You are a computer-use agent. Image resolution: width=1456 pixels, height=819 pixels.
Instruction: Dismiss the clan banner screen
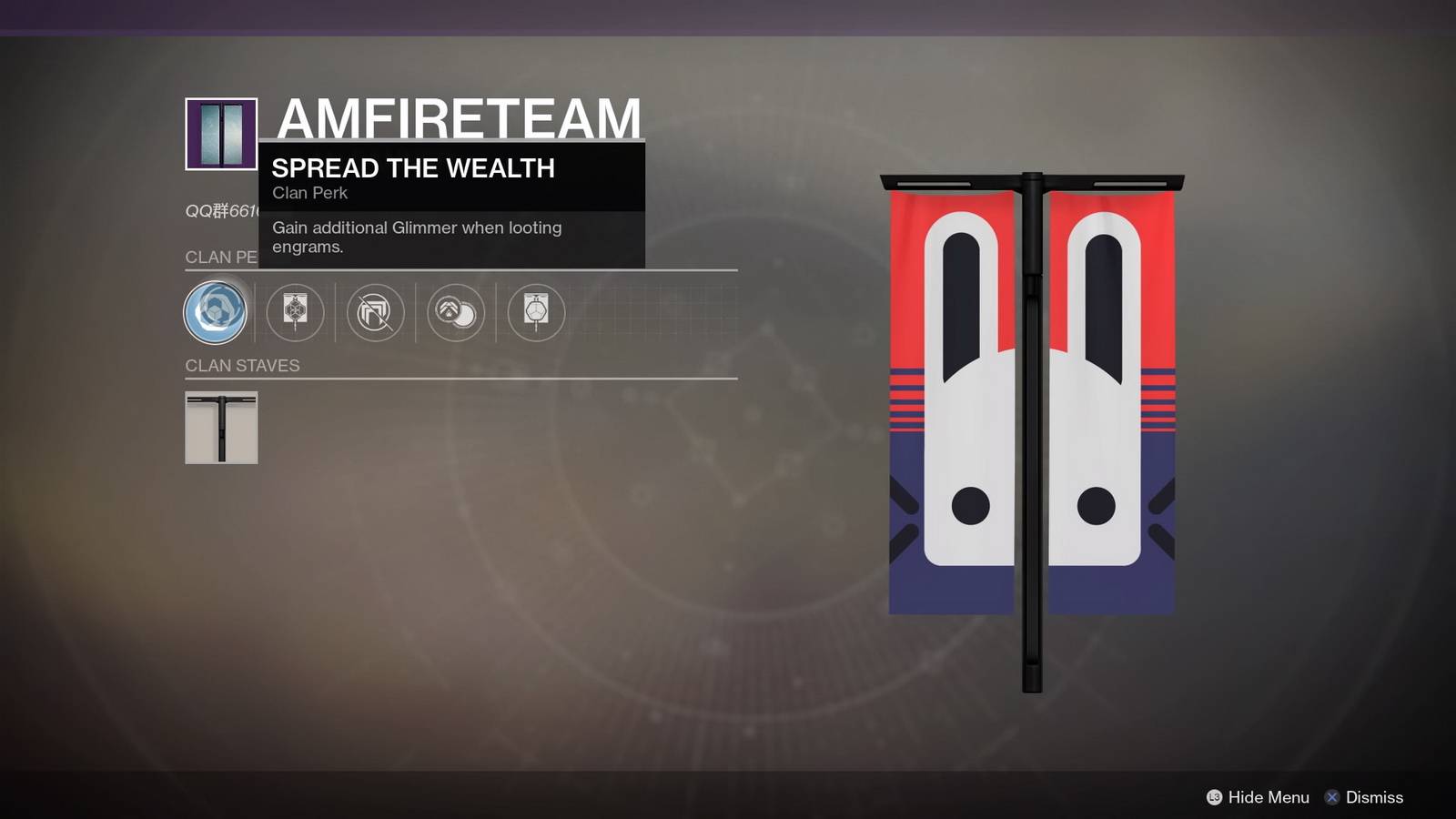[x=1363, y=797]
